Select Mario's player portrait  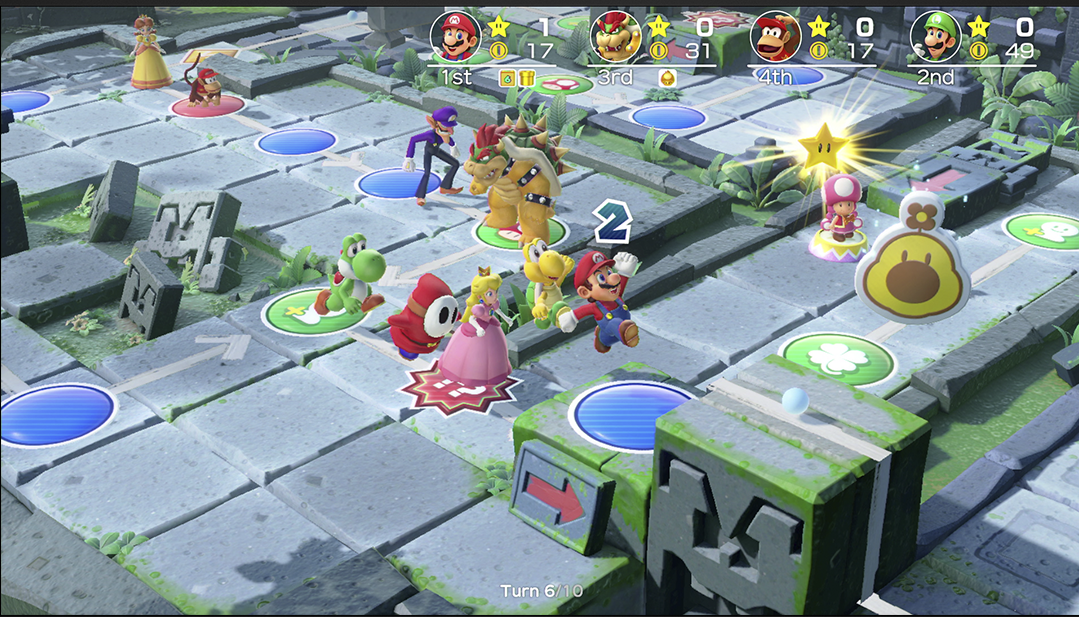point(455,37)
